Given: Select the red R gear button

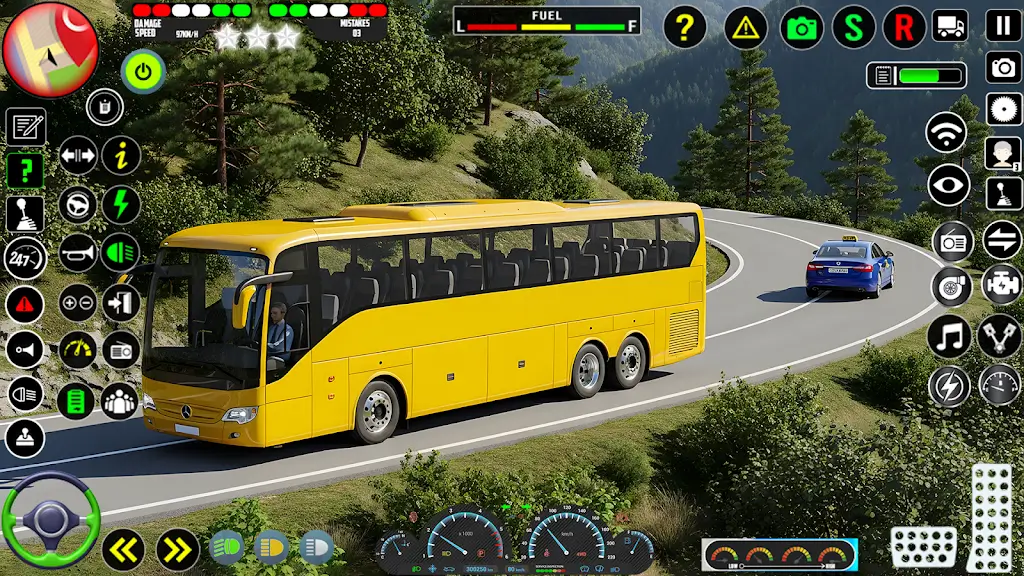Looking at the screenshot, I should (x=904, y=27).
